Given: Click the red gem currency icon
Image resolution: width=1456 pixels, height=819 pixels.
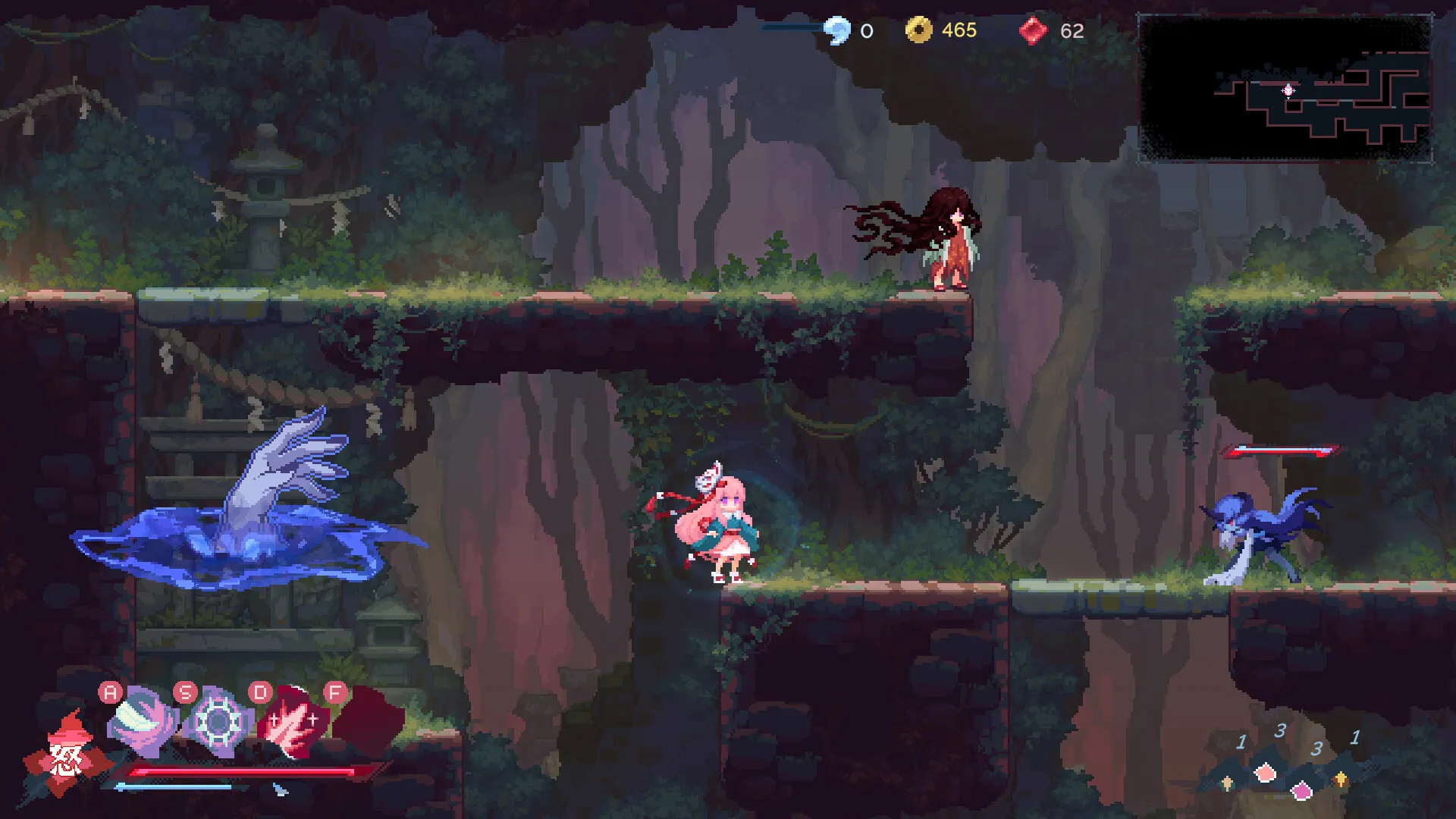Looking at the screenshot, I should click(1032, 31).
